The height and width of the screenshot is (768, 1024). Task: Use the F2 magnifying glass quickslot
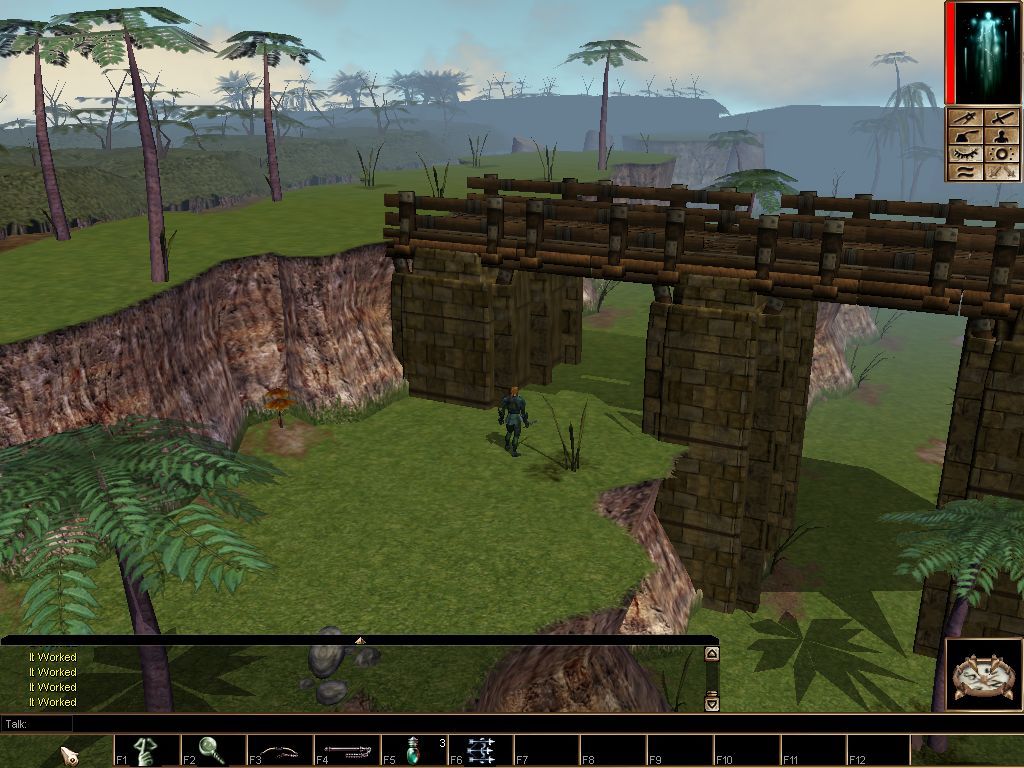[213, 750]
